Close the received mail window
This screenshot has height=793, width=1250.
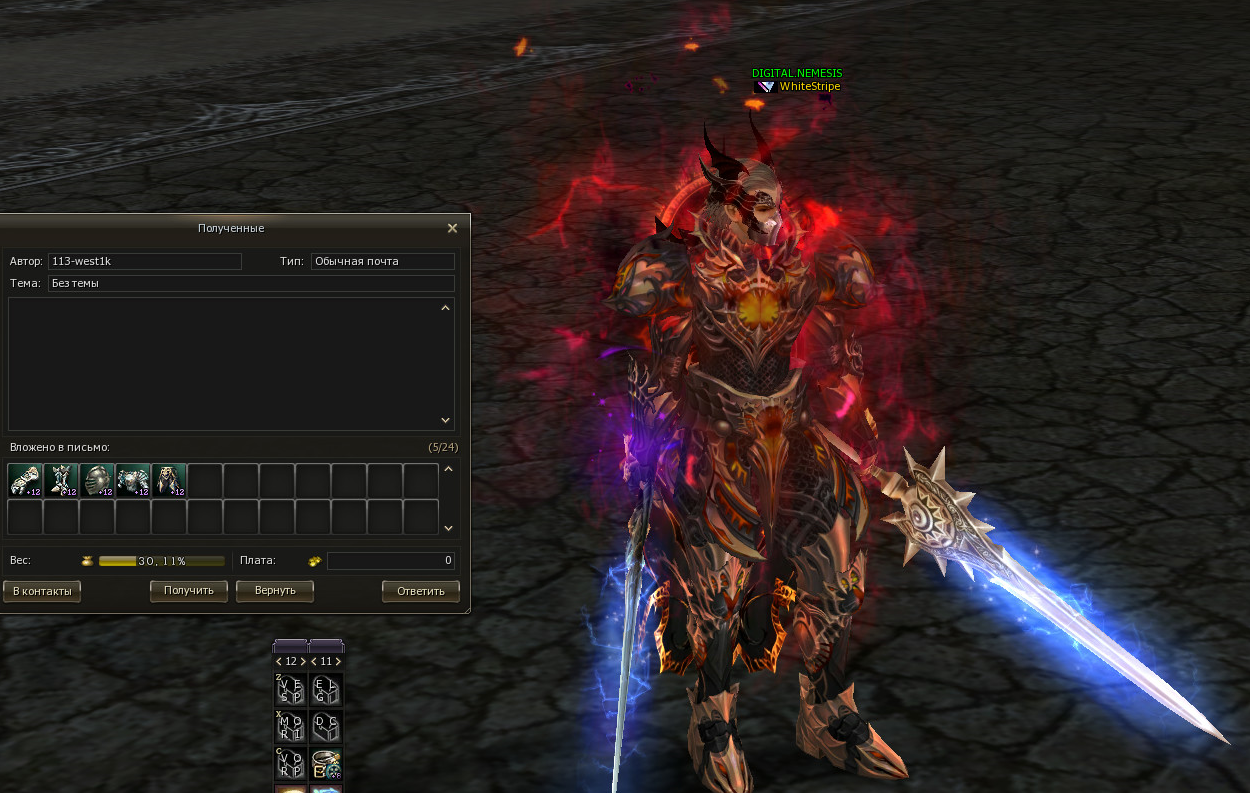[452, 228]
